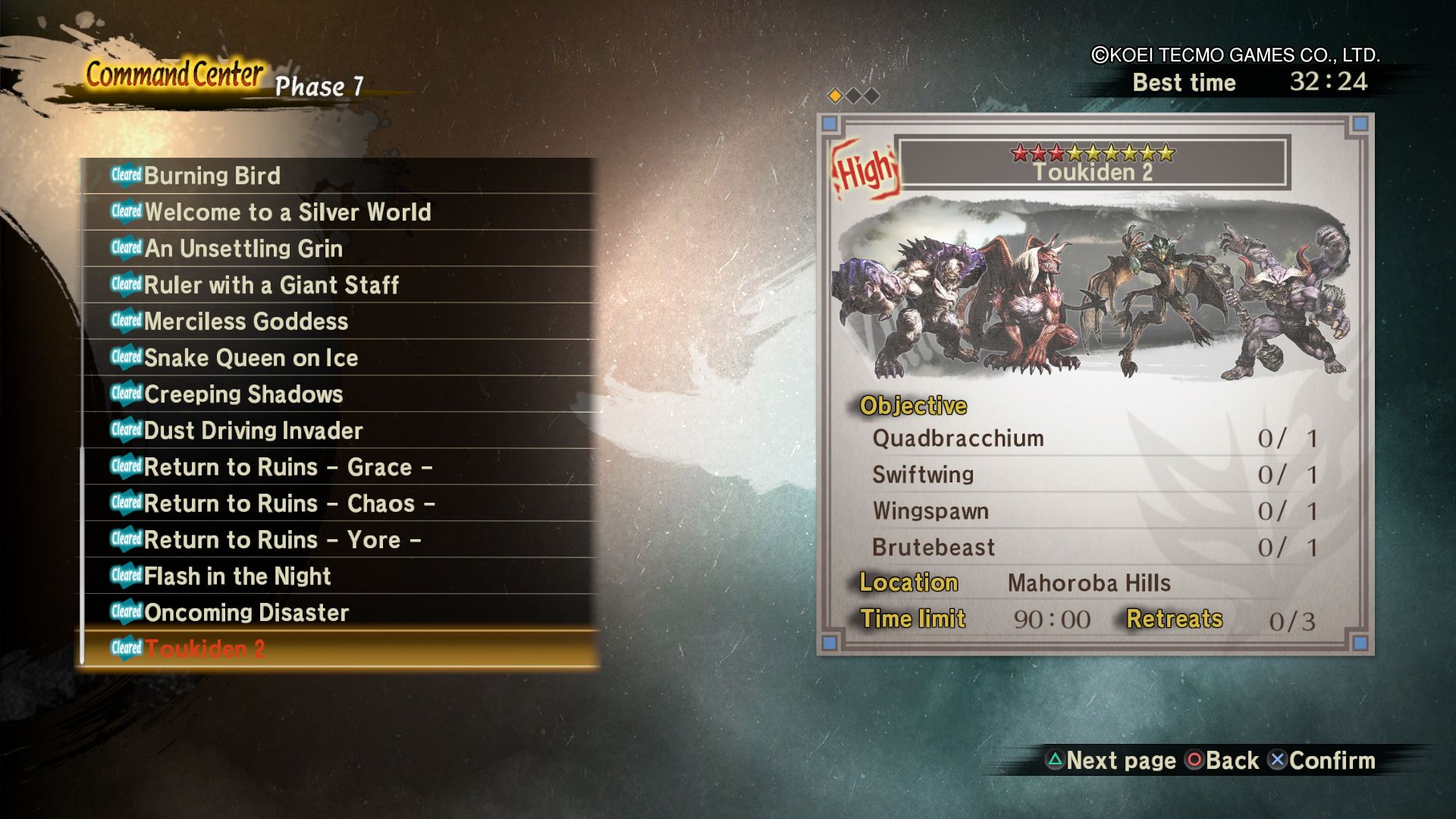
Task: Choose Welcome to a Silver World mission
Action: coord(287,212)
